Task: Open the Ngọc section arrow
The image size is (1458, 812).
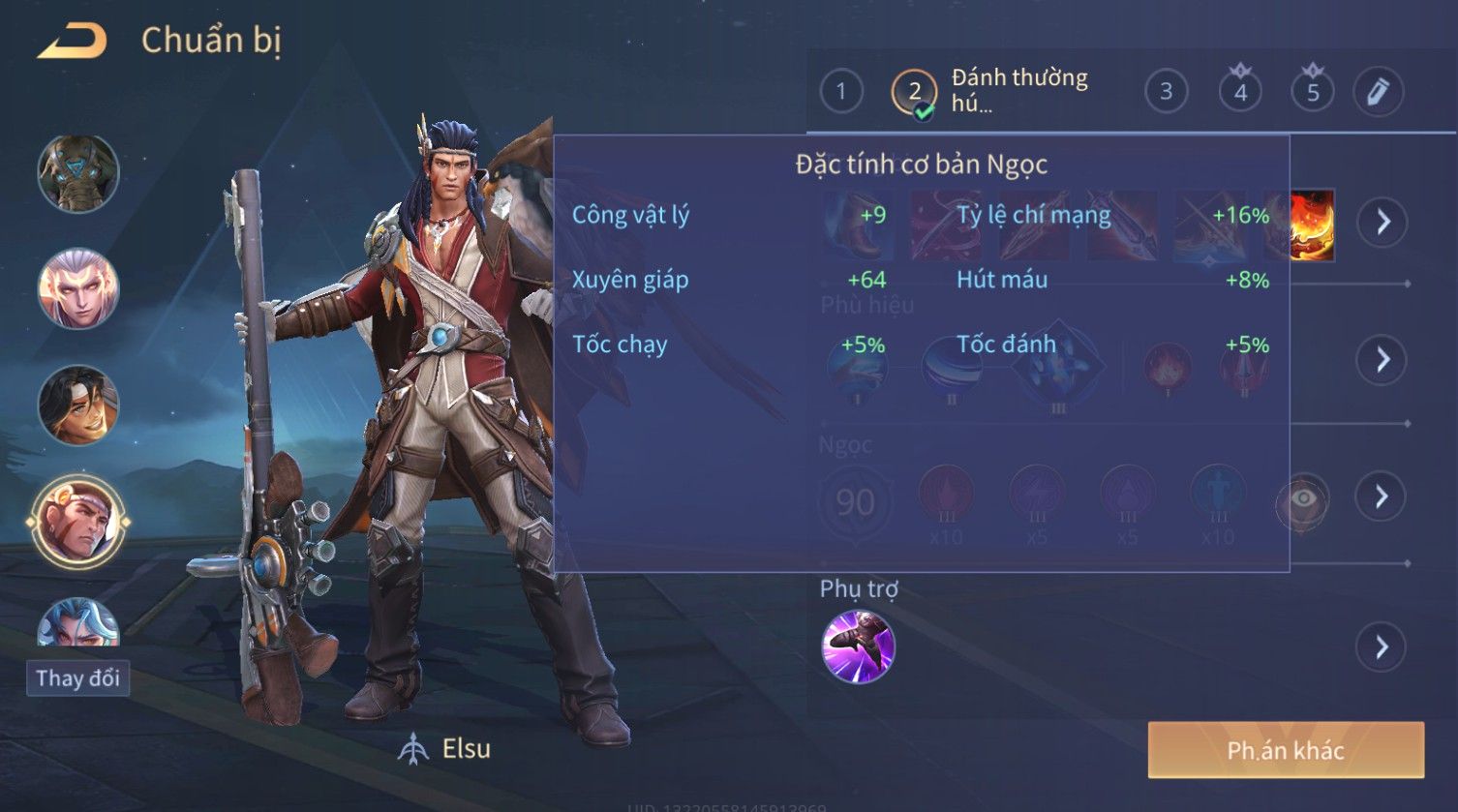Action: pyautogui.click(x=1382, y=496)
